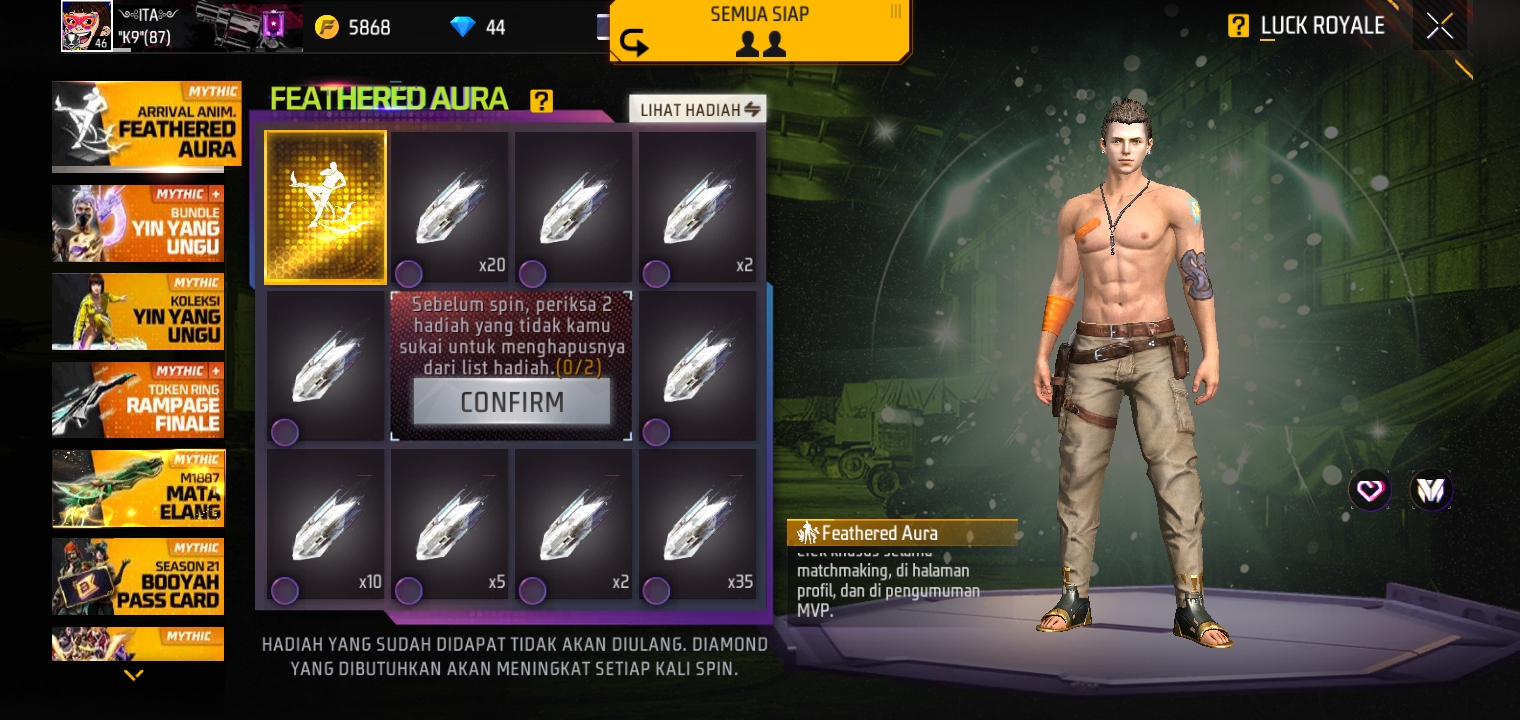The image size is (1520, 720).
Task: Open the Semua Siap squad panel
Action: [760, 30]
